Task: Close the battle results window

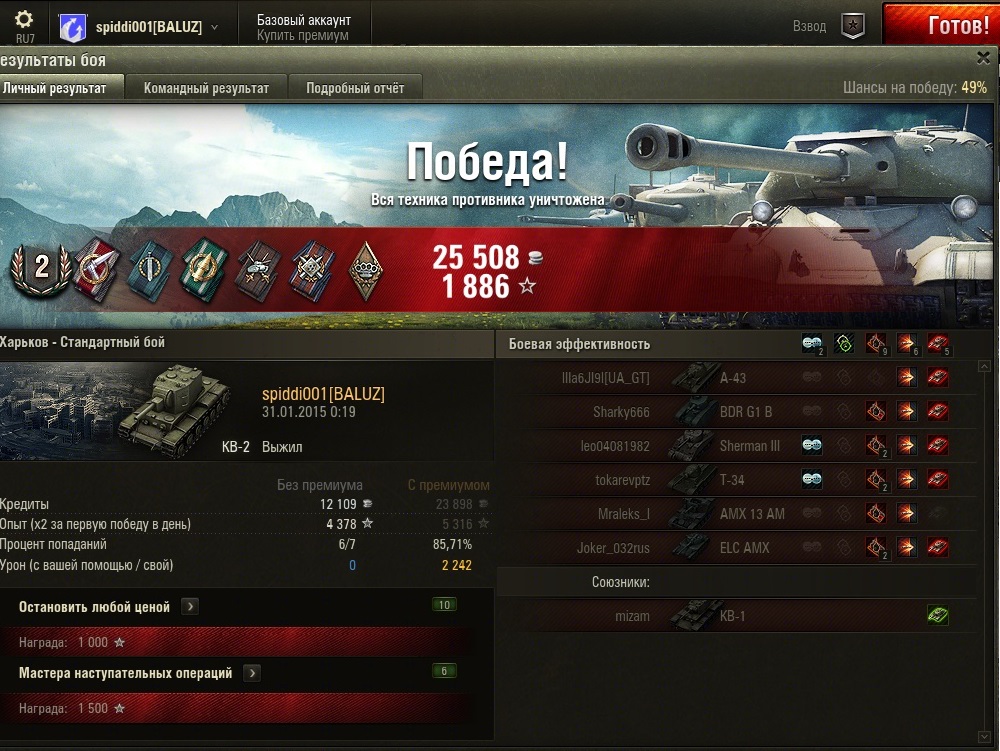Action: (983, 59)
